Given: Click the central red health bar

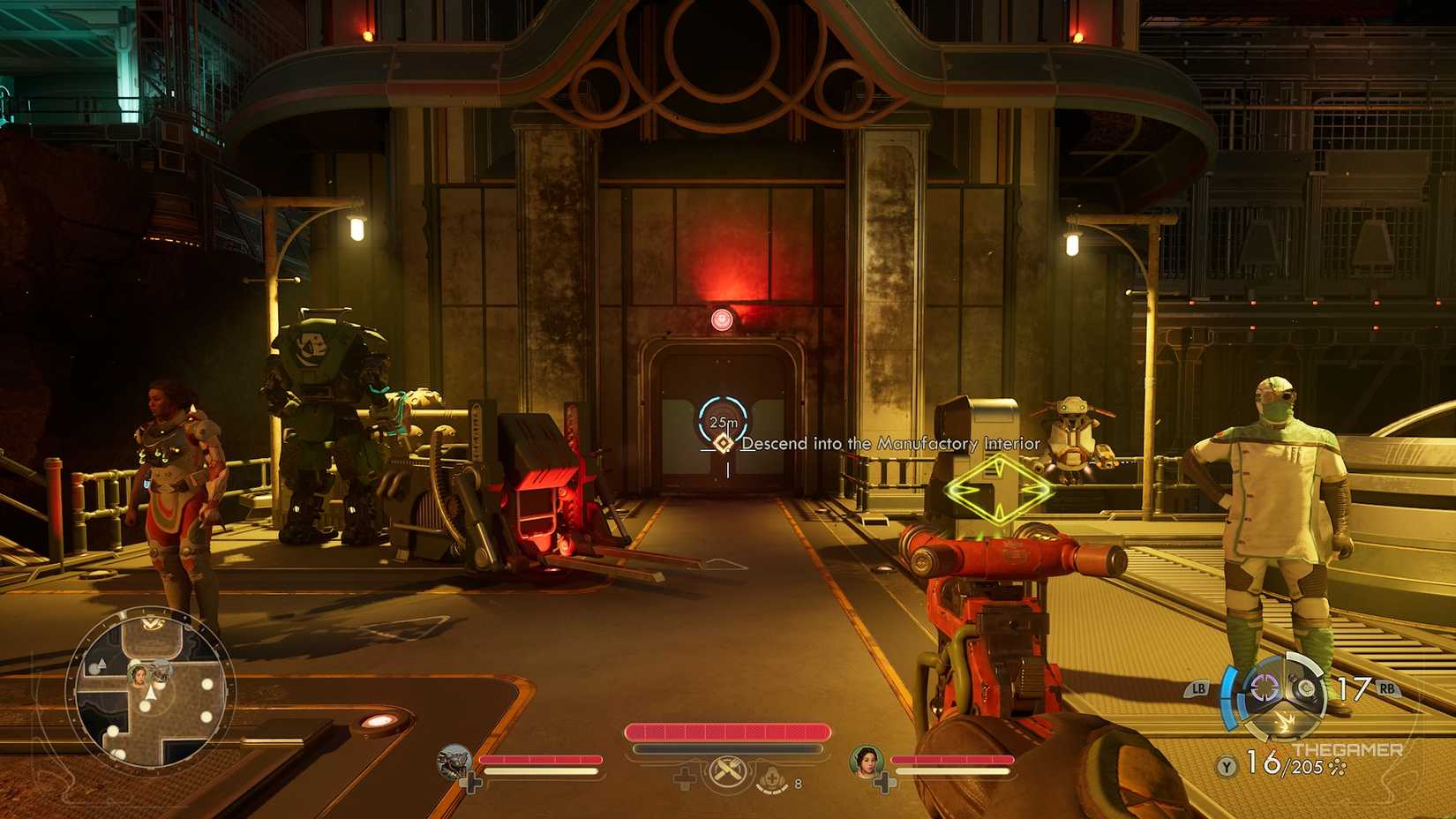Looking at the screenshot, I should coord(727,730).
